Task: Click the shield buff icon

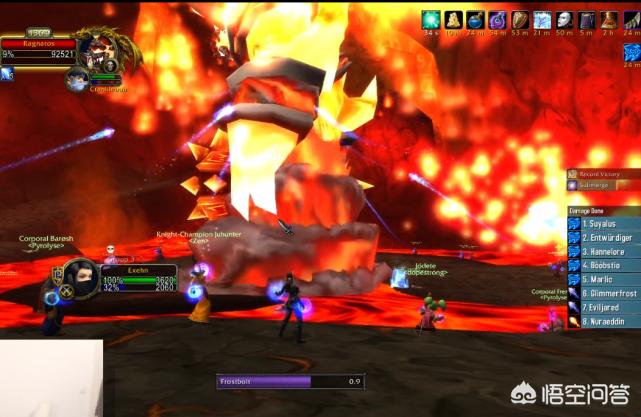Action: pos(520,19)
